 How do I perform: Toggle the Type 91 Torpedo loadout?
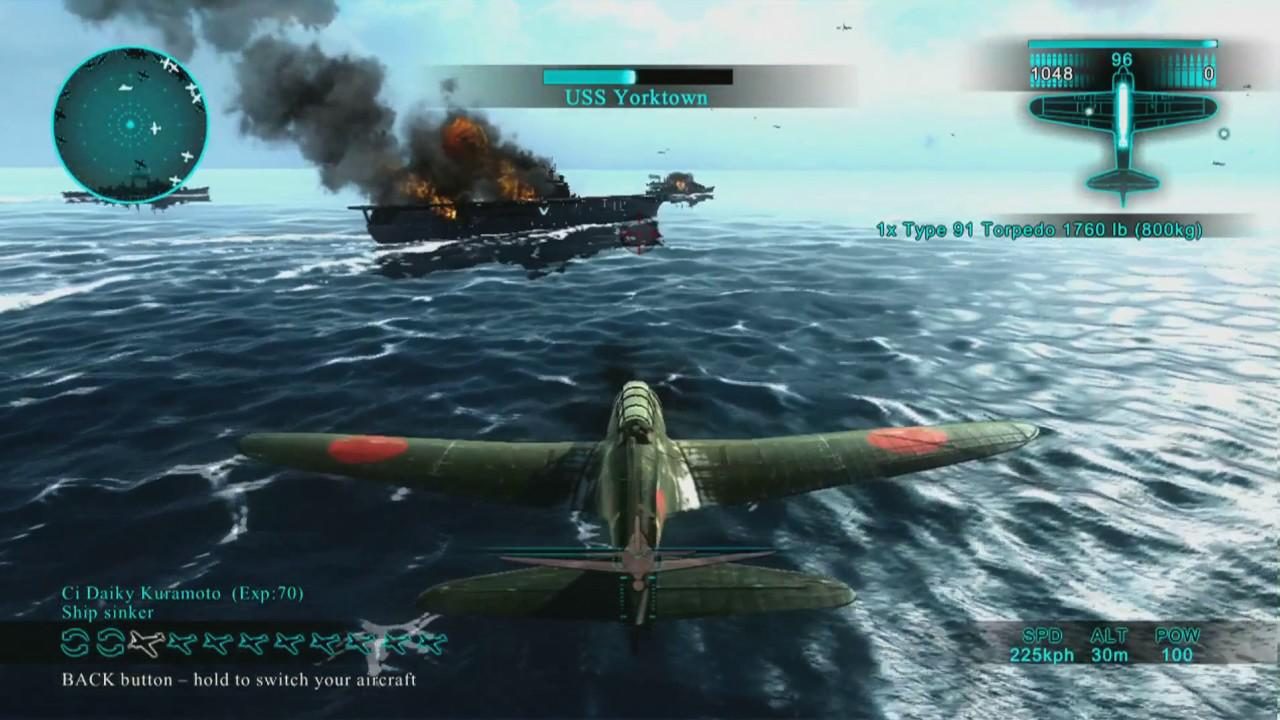[1040, 229]
